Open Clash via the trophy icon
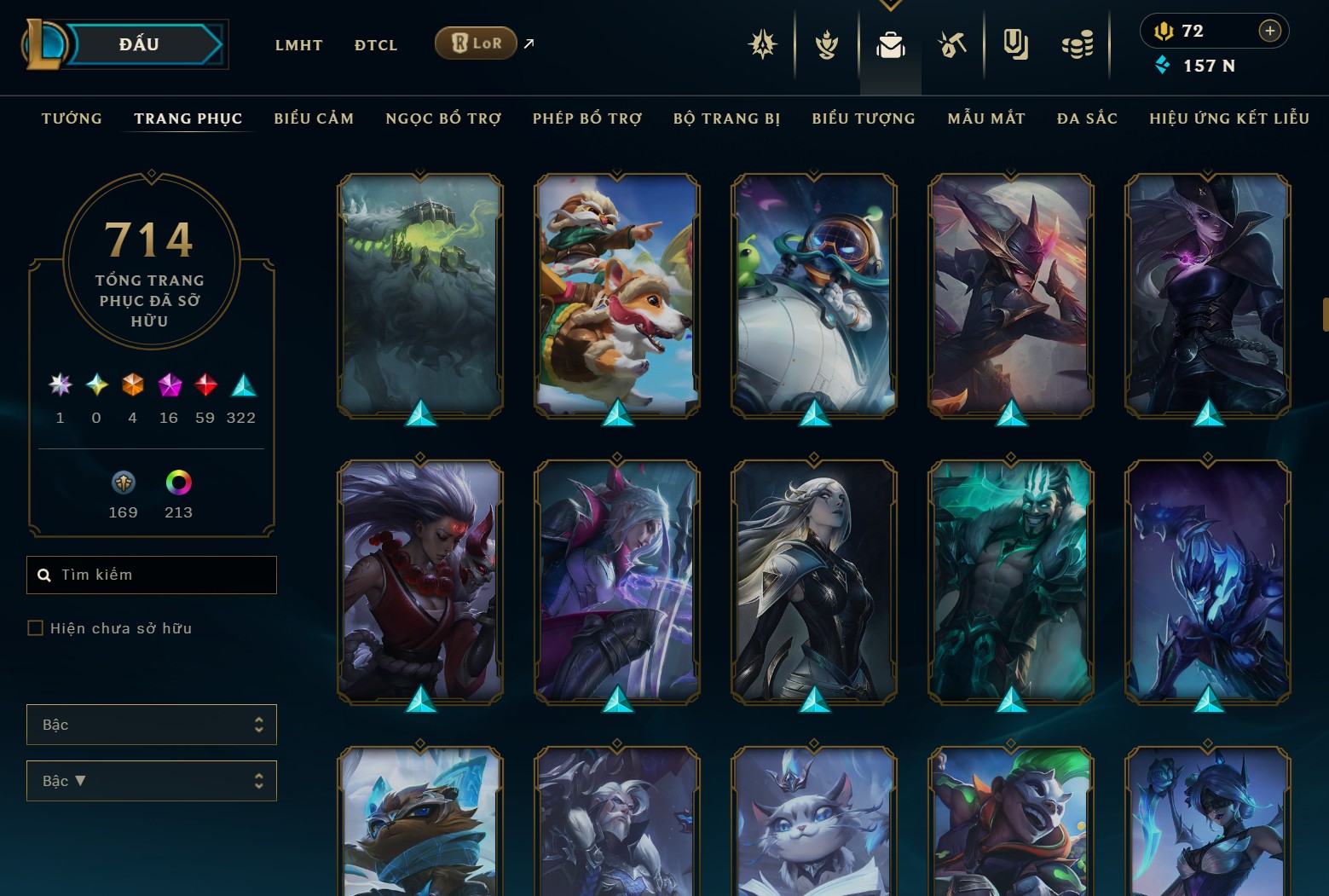Image resolution: width=1329 pixels, height=896 pixels. [x=826, y=44]
